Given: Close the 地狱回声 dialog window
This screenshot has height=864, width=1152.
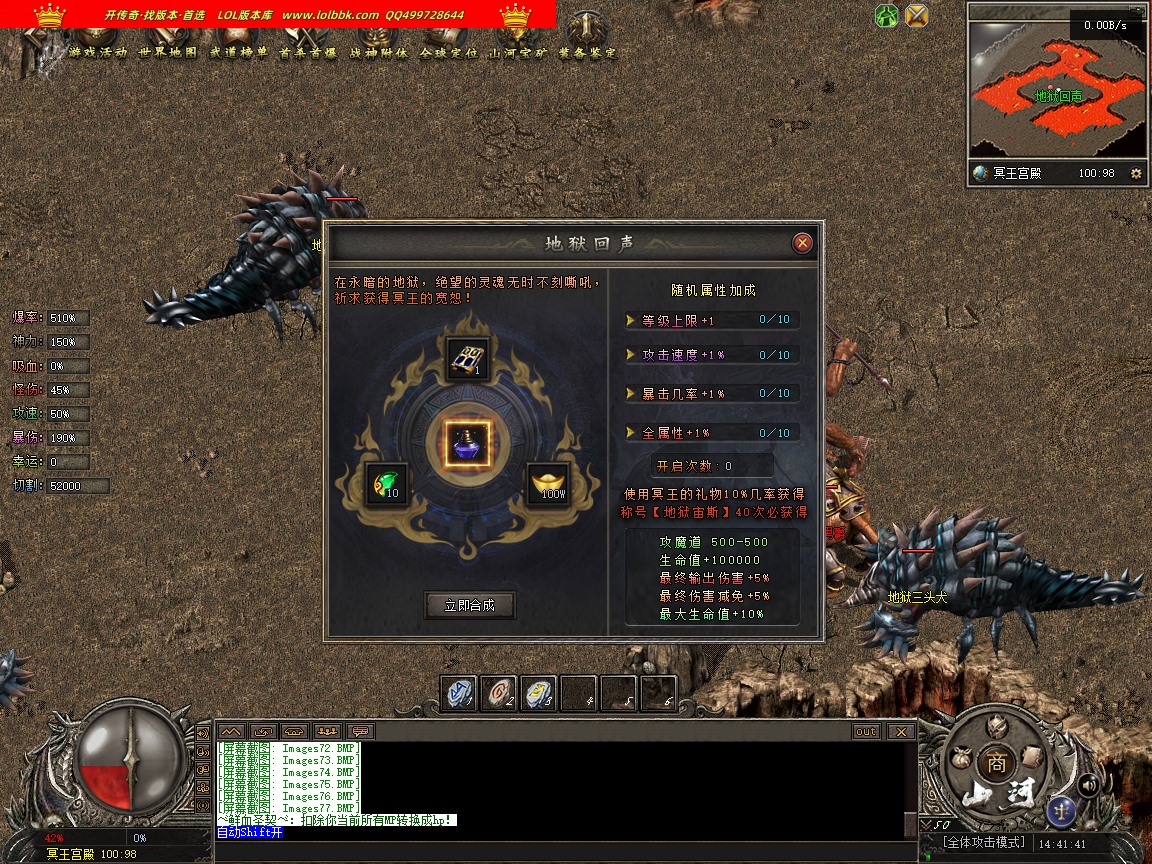Looking at the screenshot, I should [802, 243].
